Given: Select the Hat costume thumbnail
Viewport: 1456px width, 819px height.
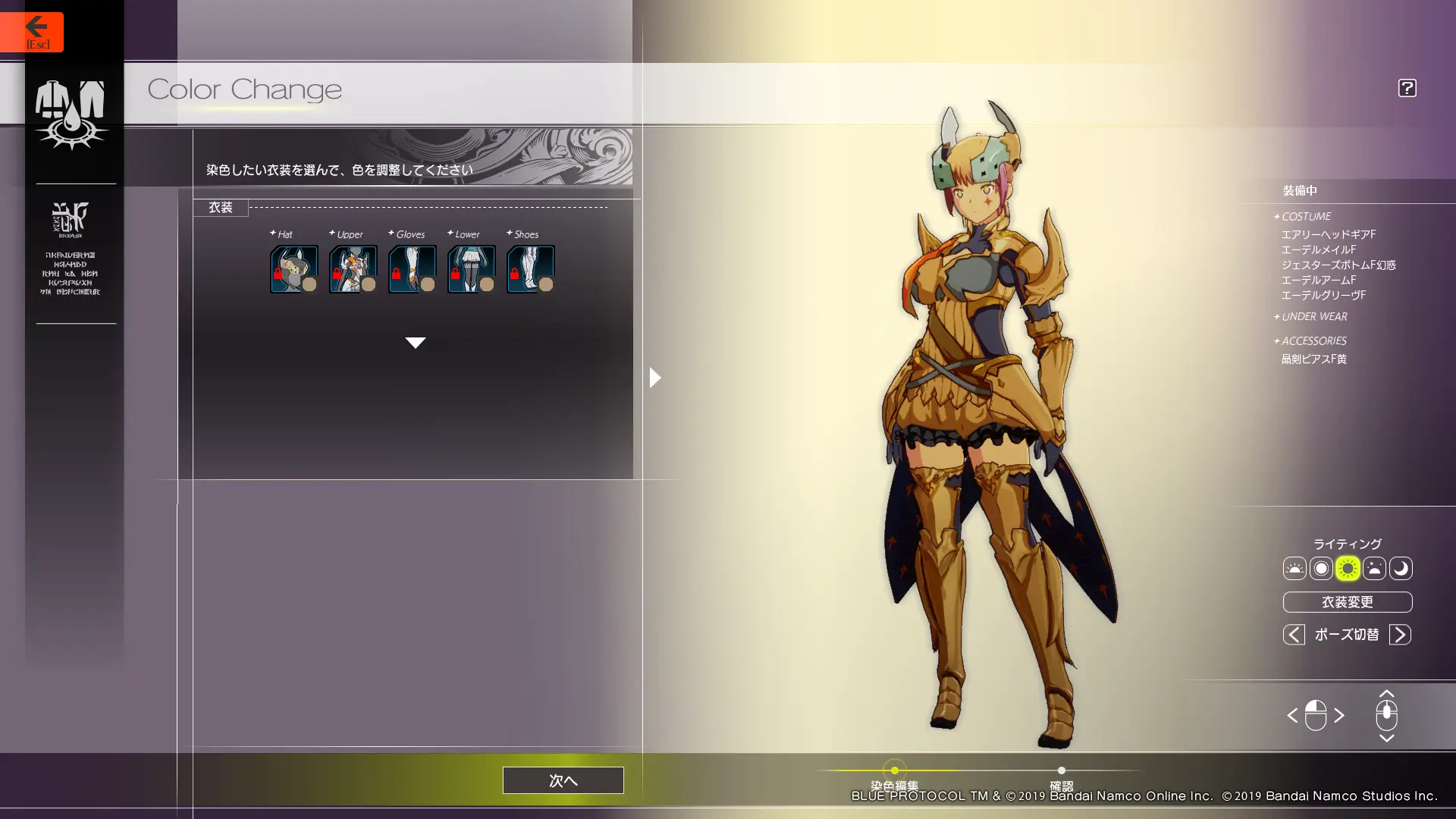Looking at the screenshot, I should click(x=293, y=269).
